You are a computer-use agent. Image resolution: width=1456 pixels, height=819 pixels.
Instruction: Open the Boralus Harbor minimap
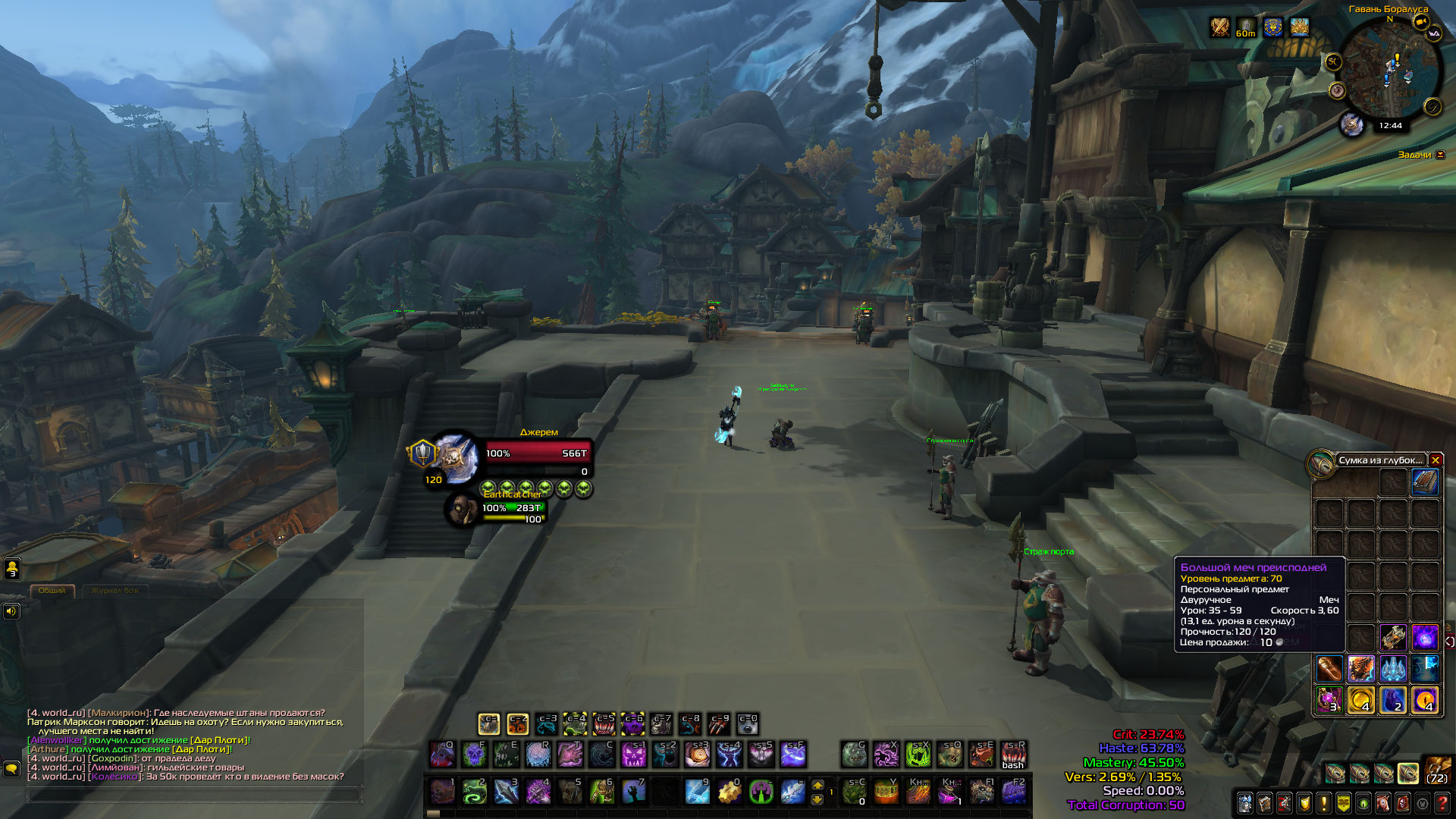tap(1389, 70)
